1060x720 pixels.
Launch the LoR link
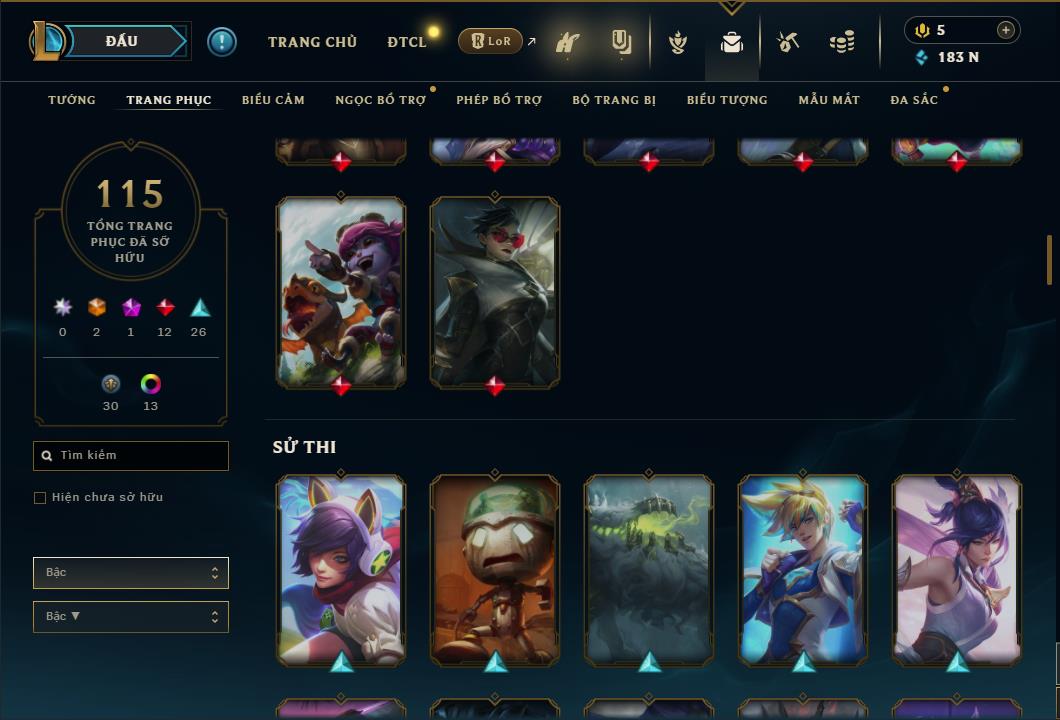491,41
